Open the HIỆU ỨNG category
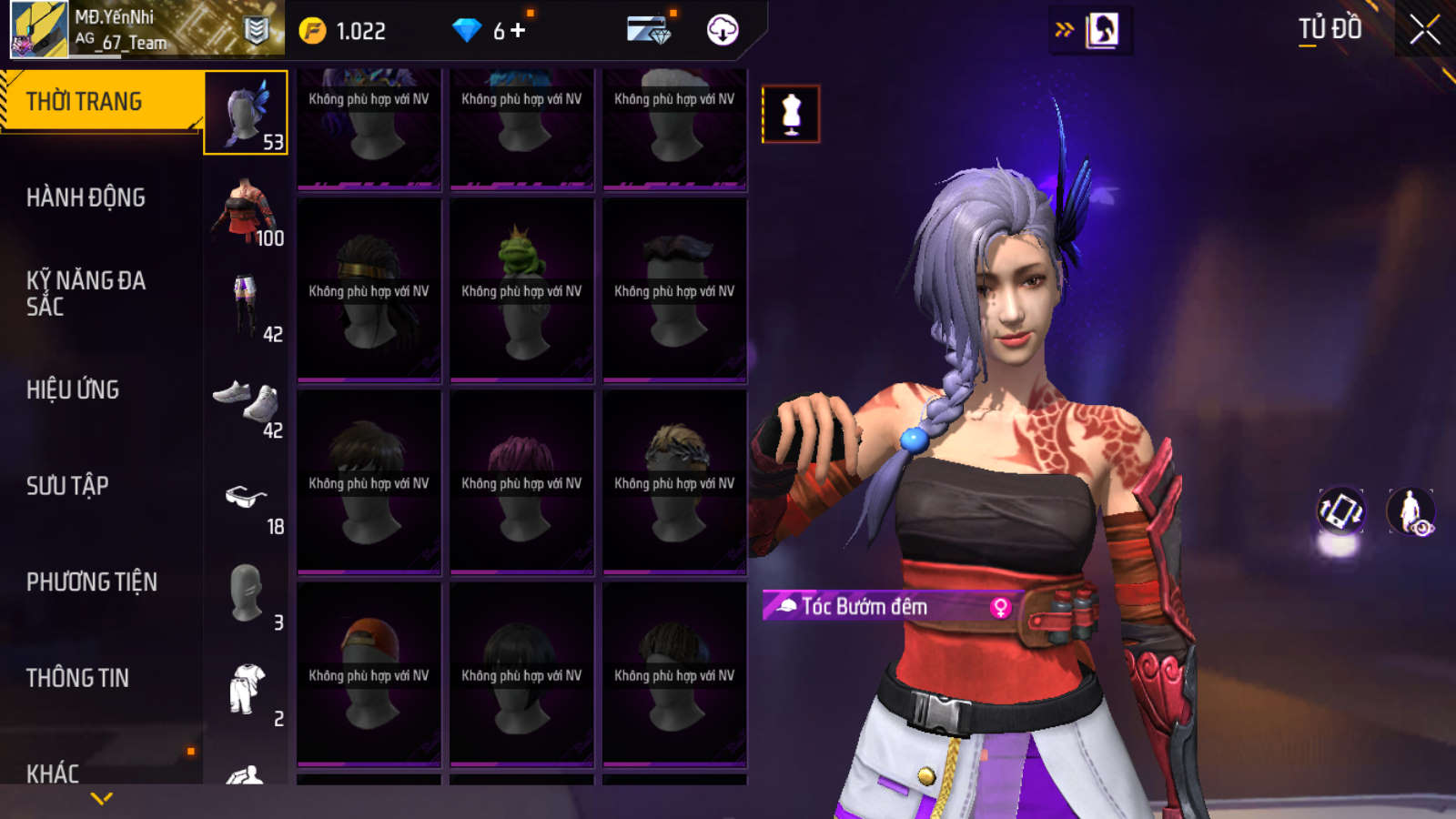 point(73,389)
